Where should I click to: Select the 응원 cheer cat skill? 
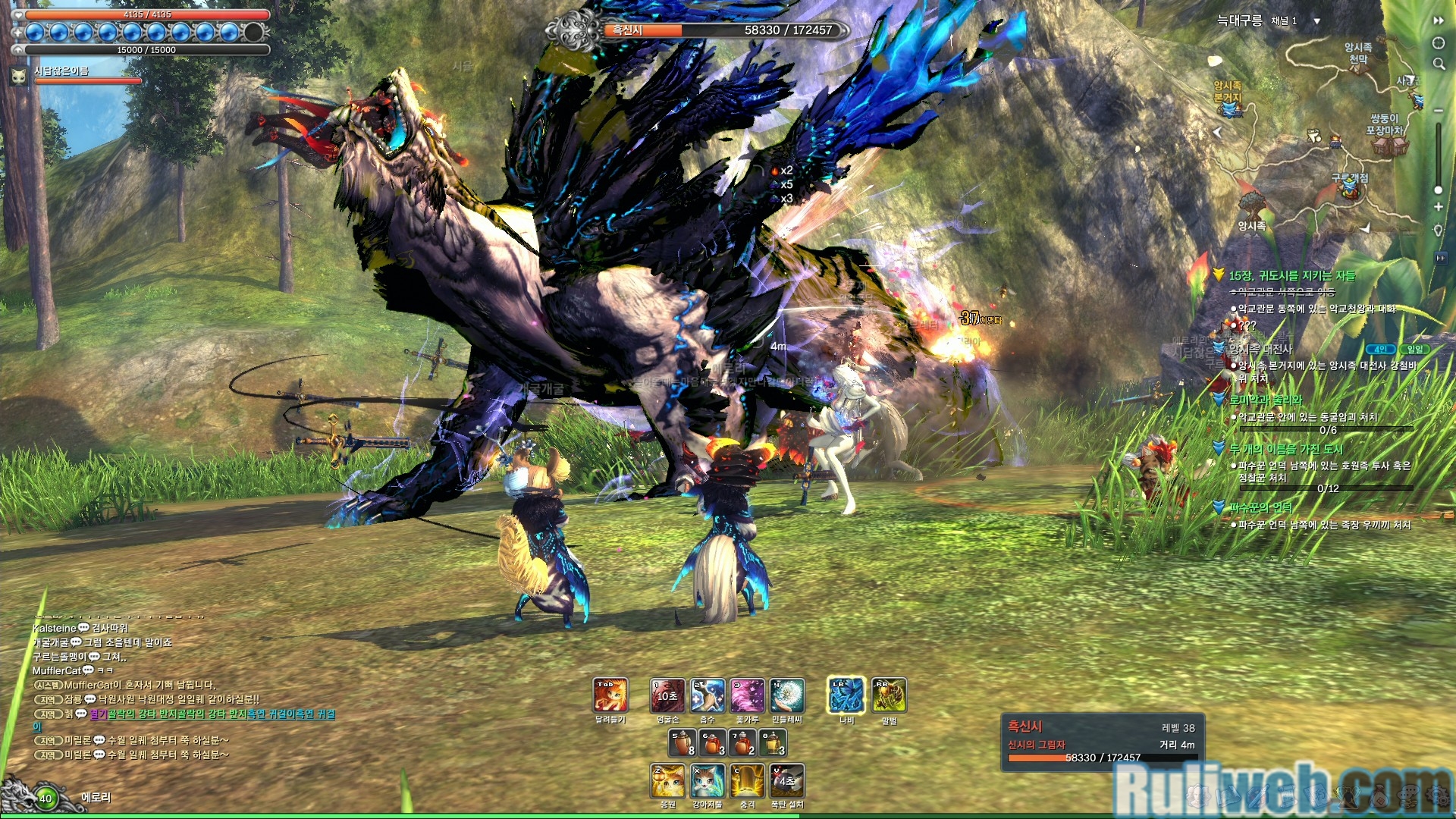point(667,781)
